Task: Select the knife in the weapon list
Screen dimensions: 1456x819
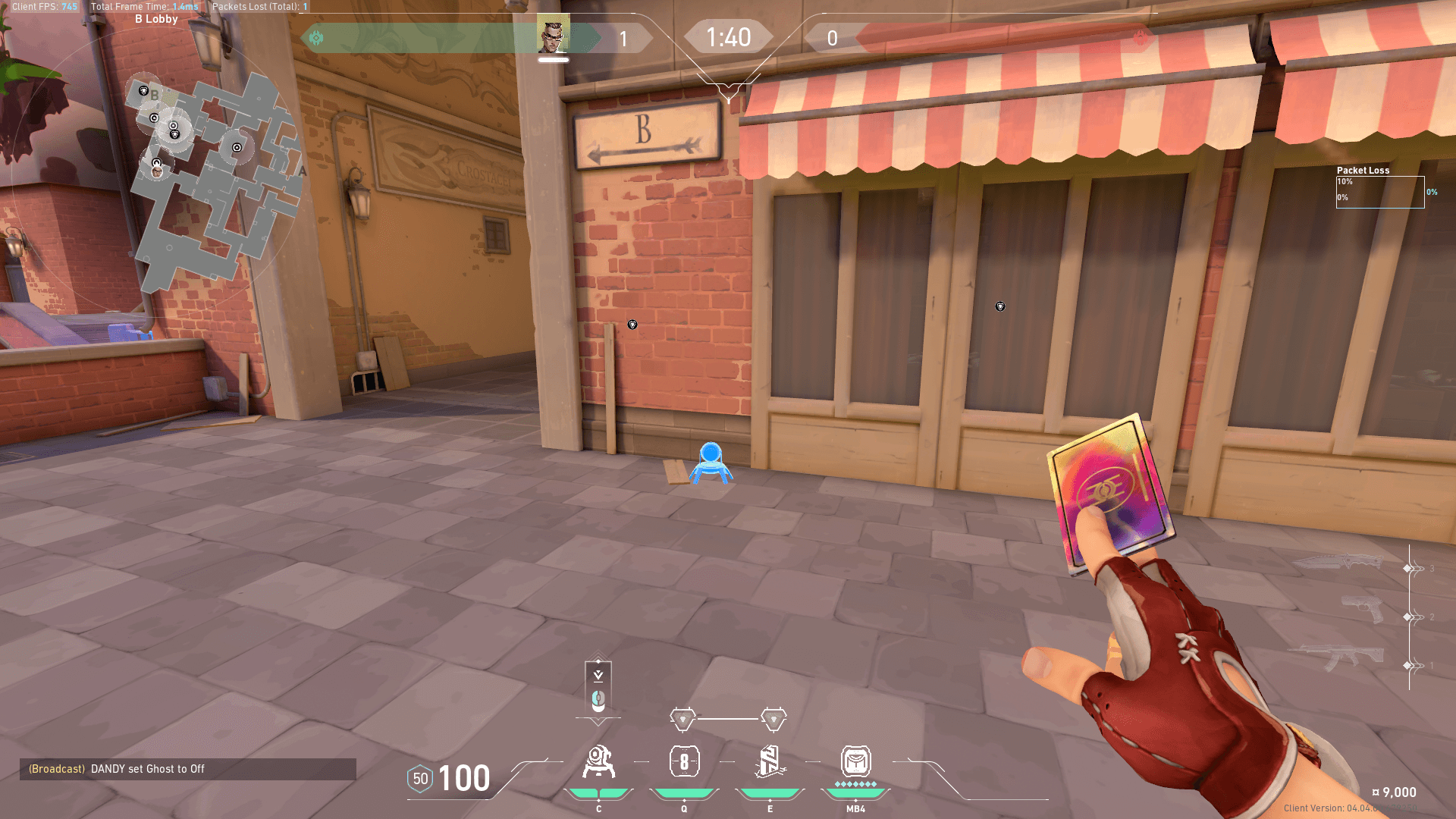Action: coord(1338,563)
